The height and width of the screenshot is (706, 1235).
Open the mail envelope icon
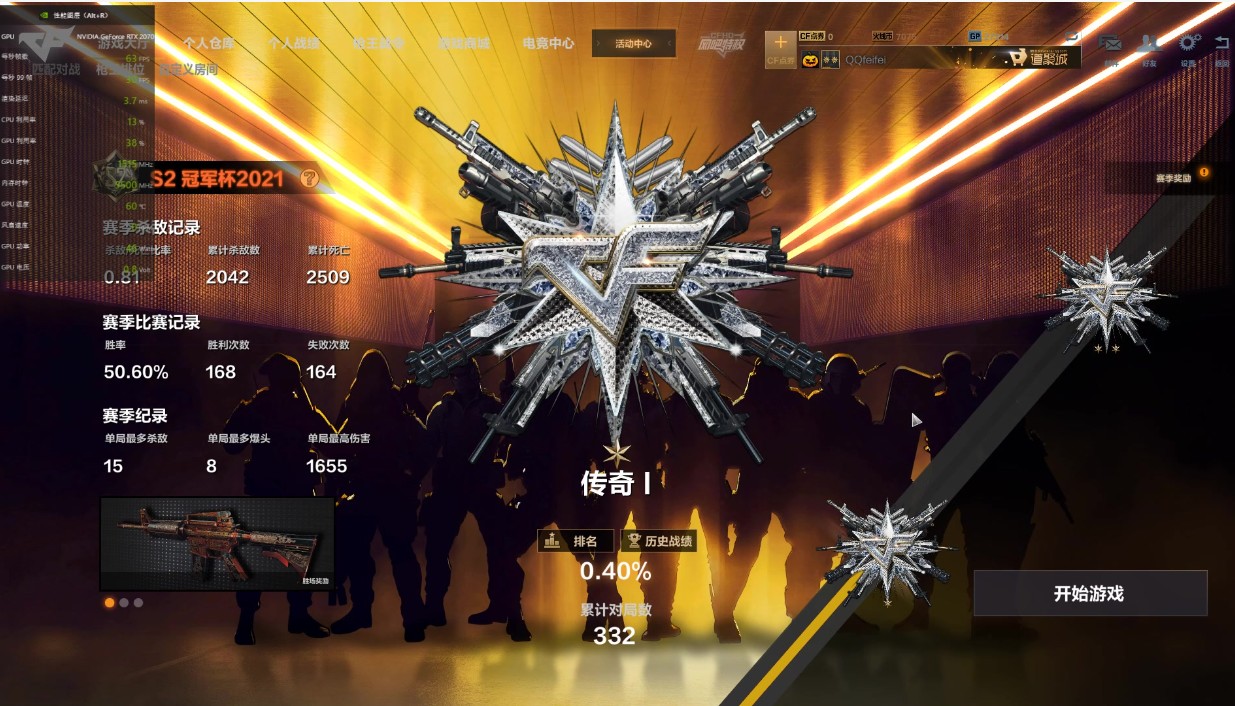pos(1110,45)
